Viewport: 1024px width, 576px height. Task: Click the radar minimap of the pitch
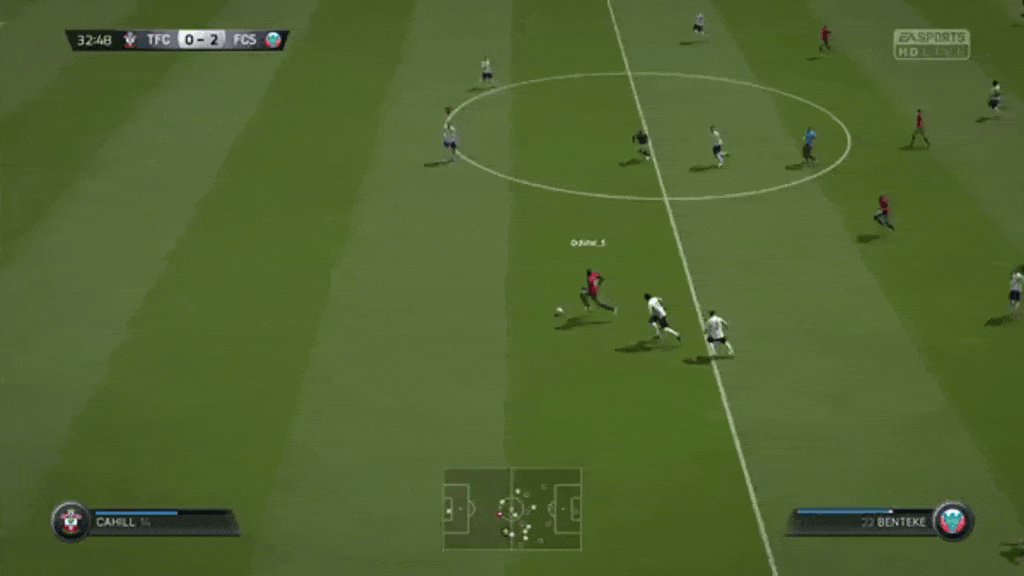[512, 508]
